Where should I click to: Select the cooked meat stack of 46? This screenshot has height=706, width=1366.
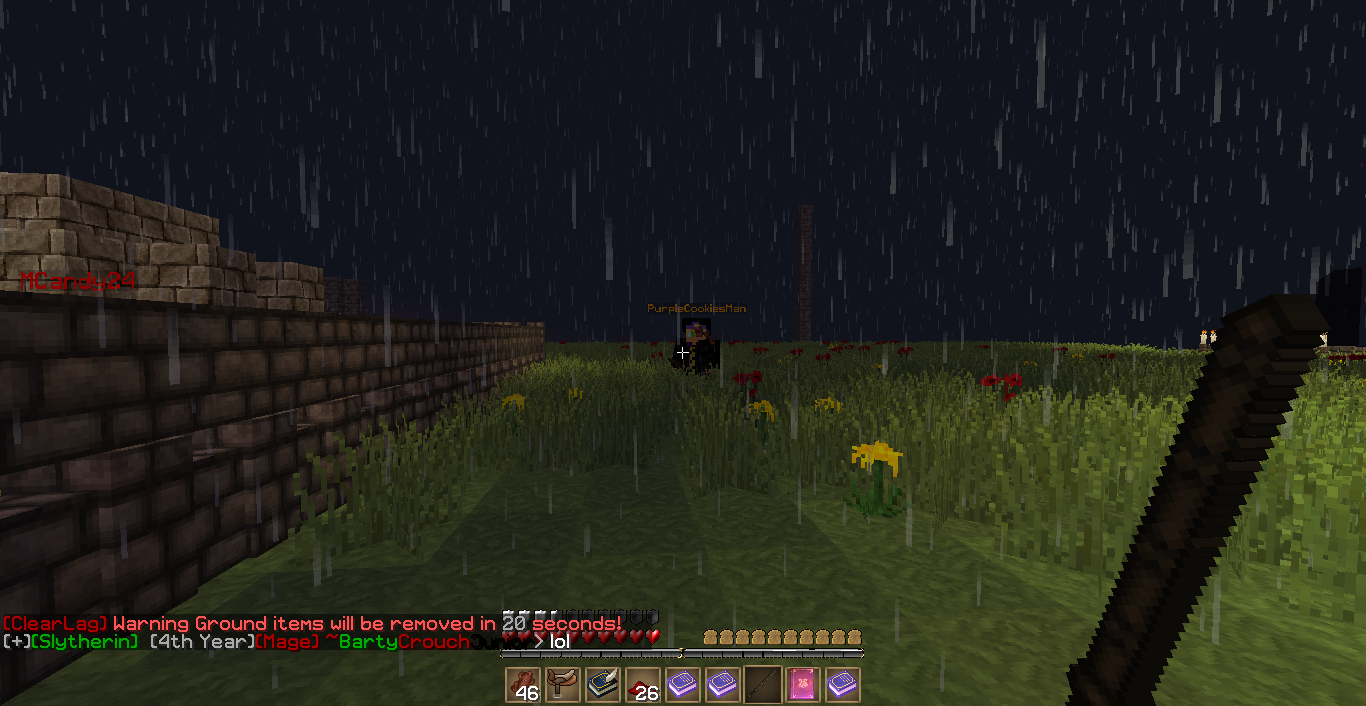(523, 685)
